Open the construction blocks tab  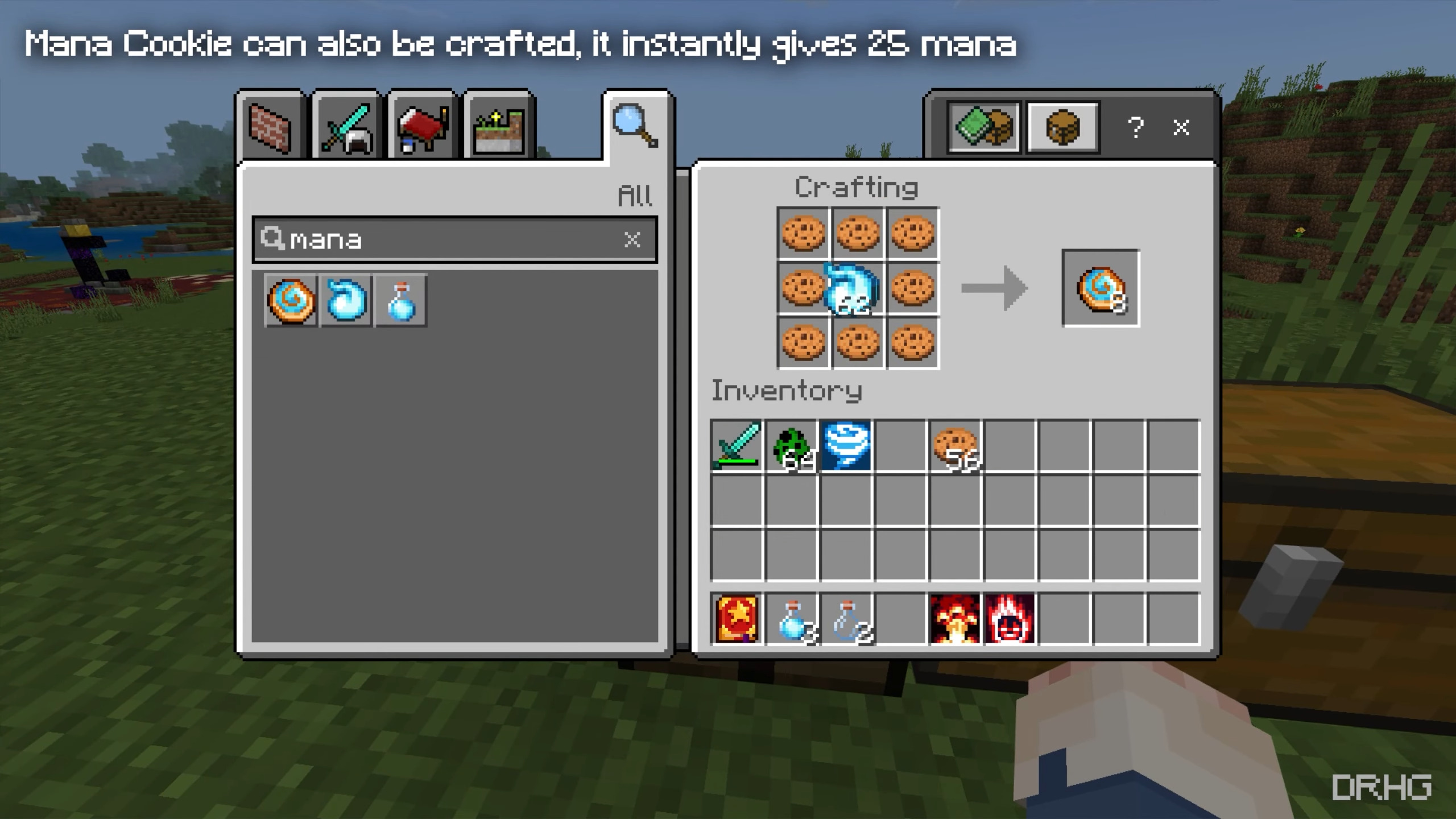point(270,127)
